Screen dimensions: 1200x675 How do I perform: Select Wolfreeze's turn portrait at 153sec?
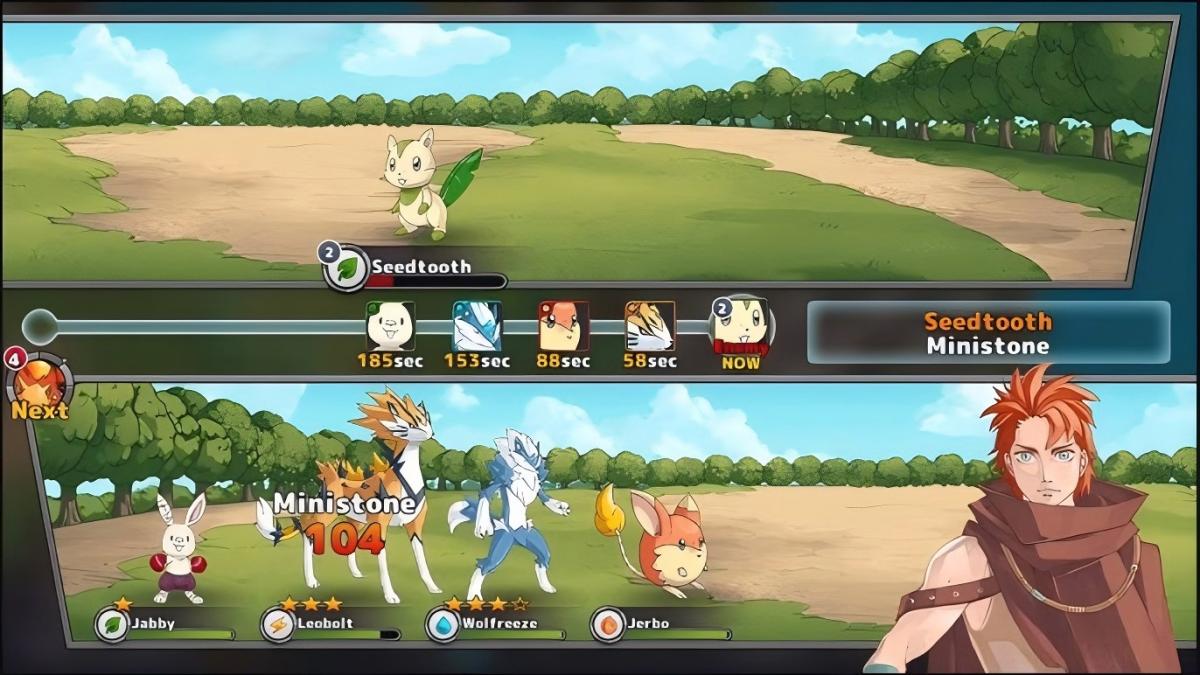pos(476,326)
